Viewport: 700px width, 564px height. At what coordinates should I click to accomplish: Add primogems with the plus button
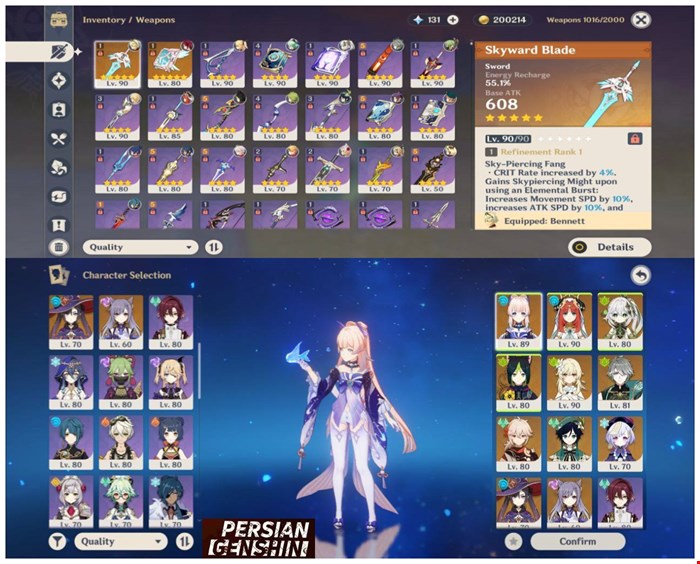(453, 20)
